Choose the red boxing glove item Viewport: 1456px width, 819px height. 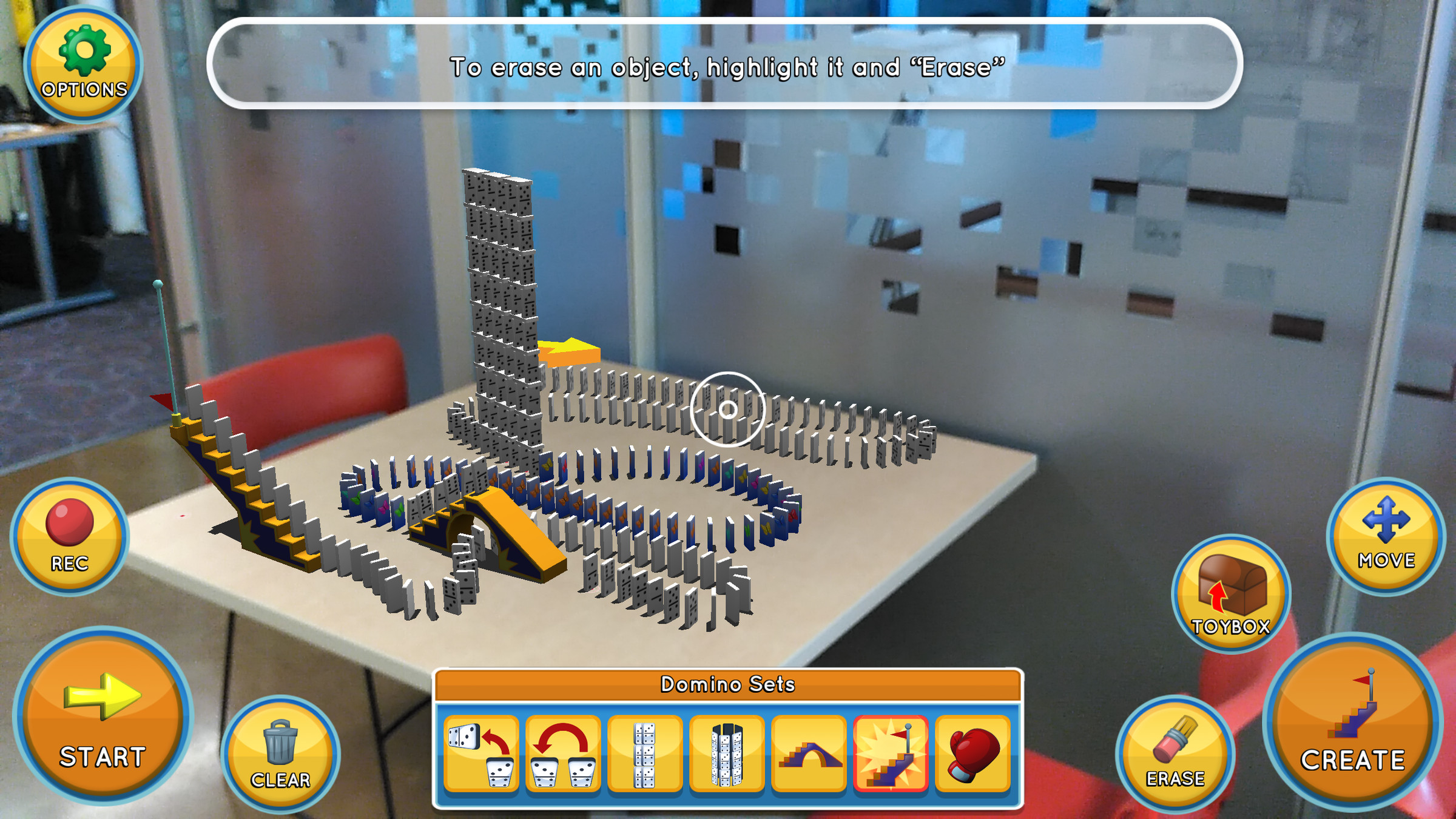pos(972,754)
